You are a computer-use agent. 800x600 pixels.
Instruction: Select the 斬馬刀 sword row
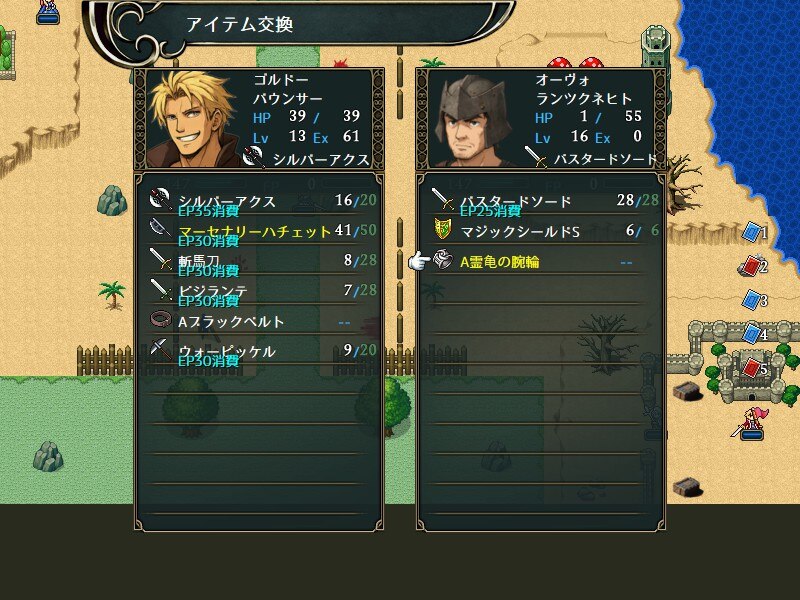[258, 261]
